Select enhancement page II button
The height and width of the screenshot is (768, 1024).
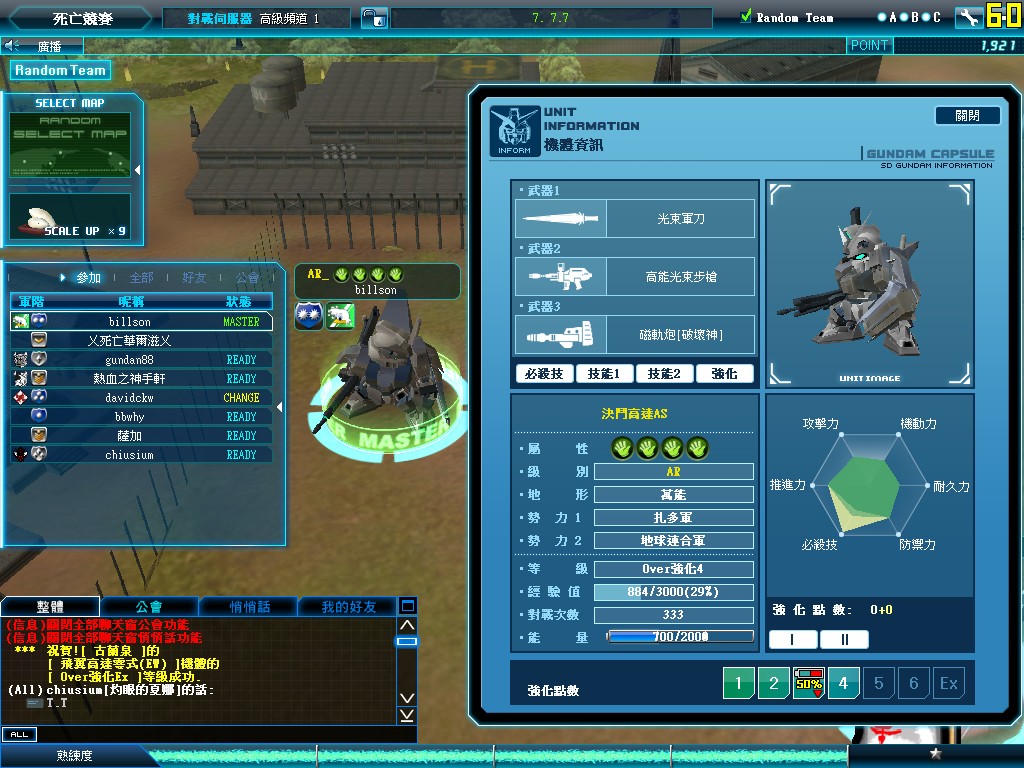pyautogui.click(x=845, y=639)
